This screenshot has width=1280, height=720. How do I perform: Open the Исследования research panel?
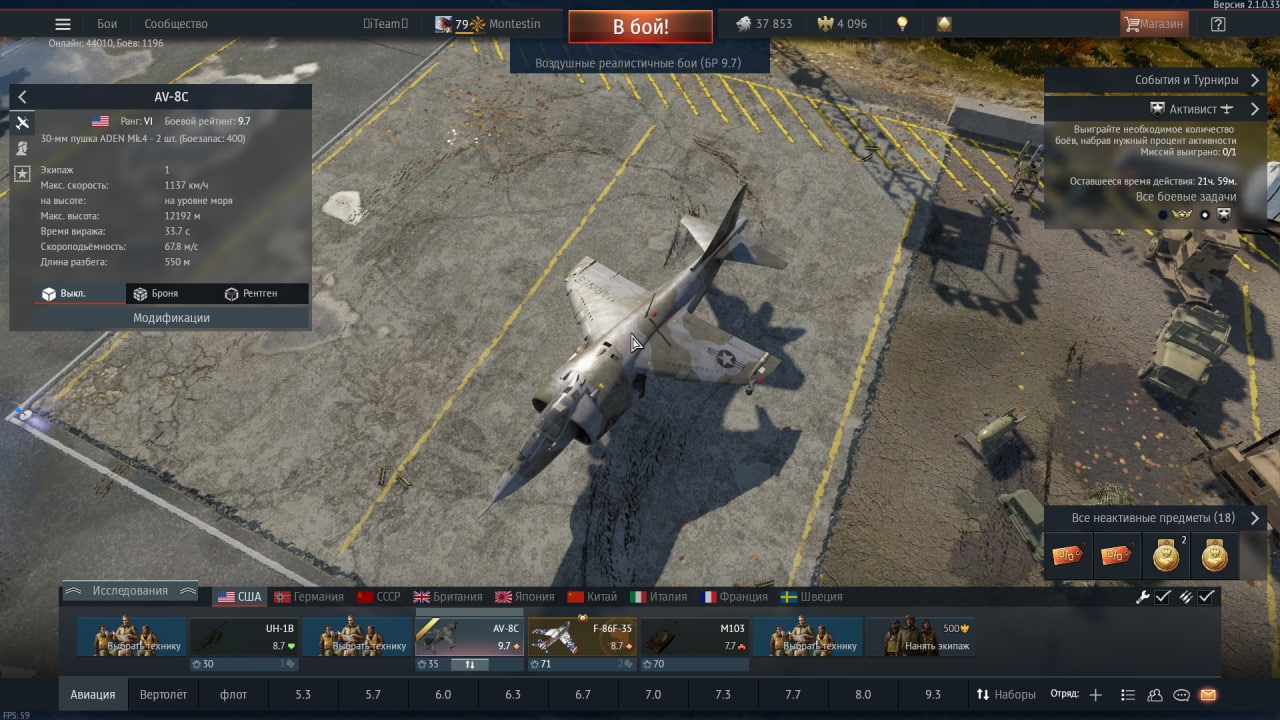[x=130, y=591]
